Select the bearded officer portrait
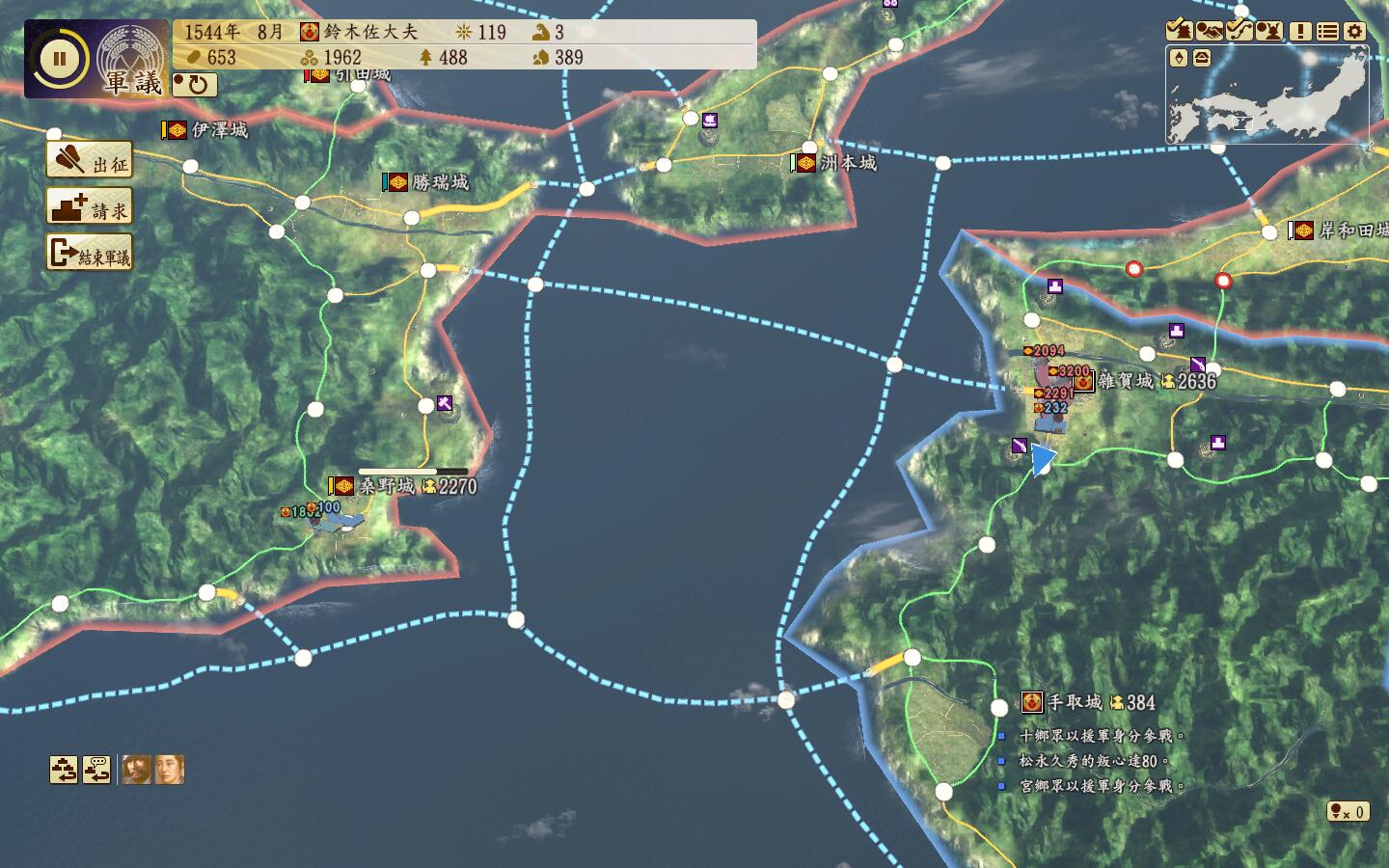This screenshot has width=1389, height=868. (x=136, y=770)
